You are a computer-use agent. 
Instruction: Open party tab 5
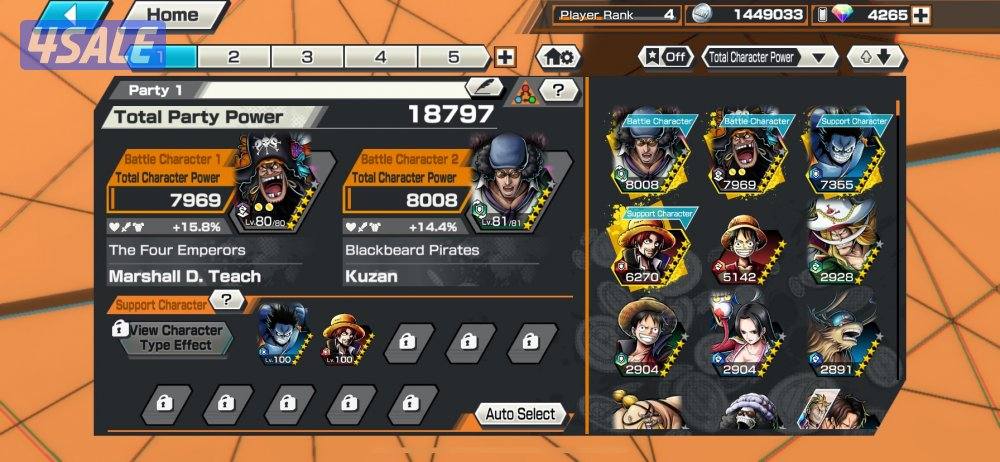click(x=453, y=57)
